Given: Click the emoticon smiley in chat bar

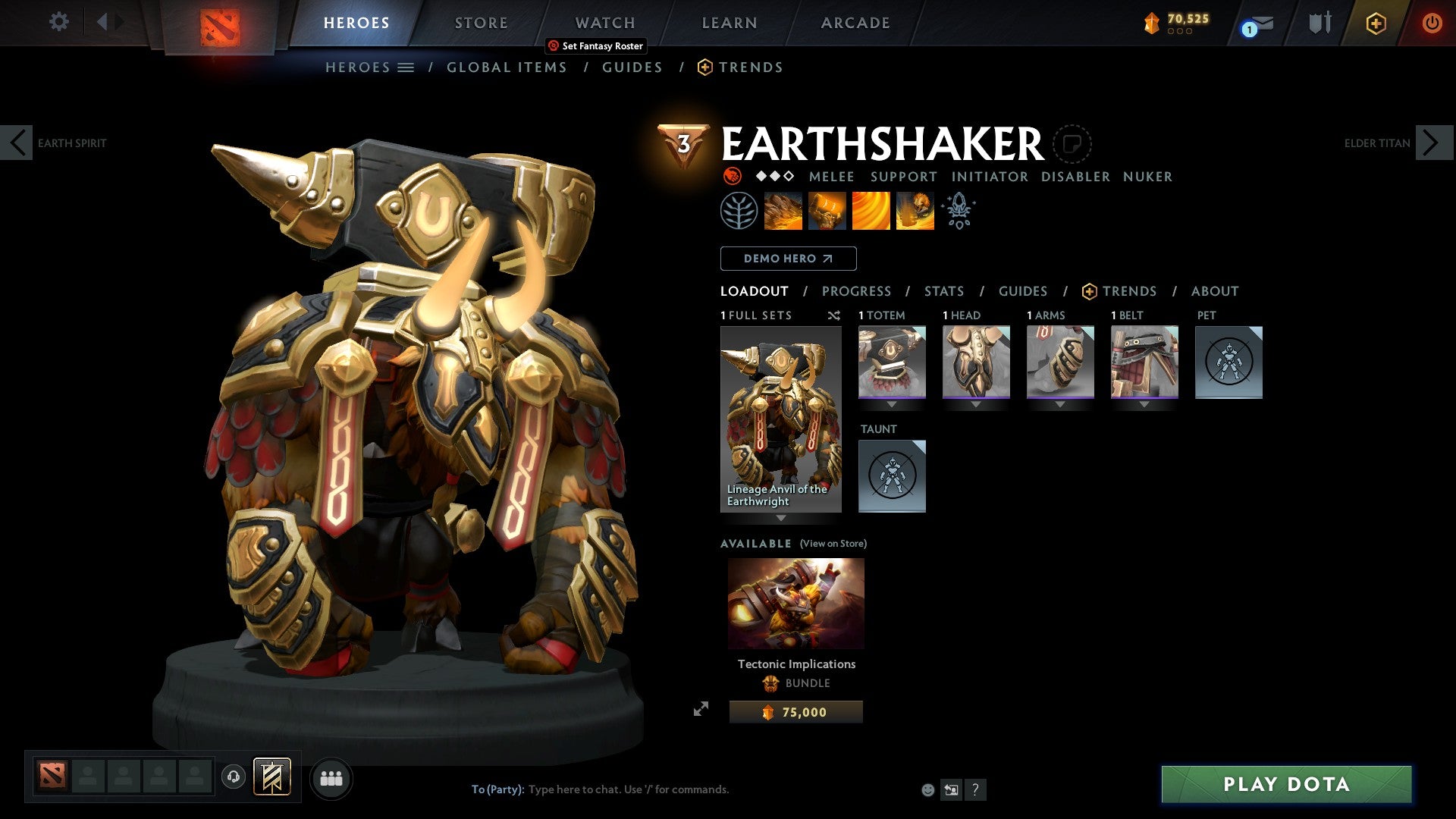Looking at the screenshot, I should [927, 789].
